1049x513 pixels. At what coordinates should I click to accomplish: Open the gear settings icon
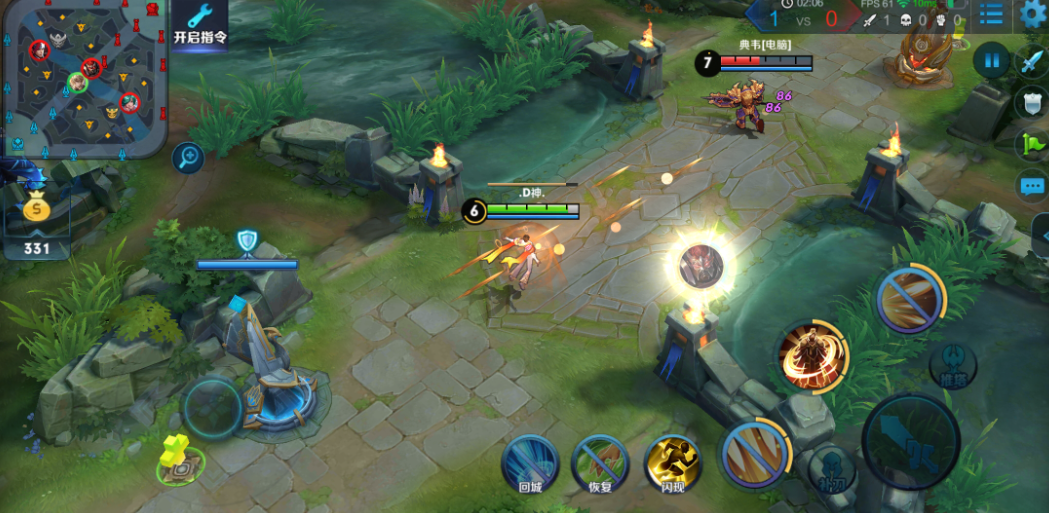pyautogui.click(x=1034, y=14)
